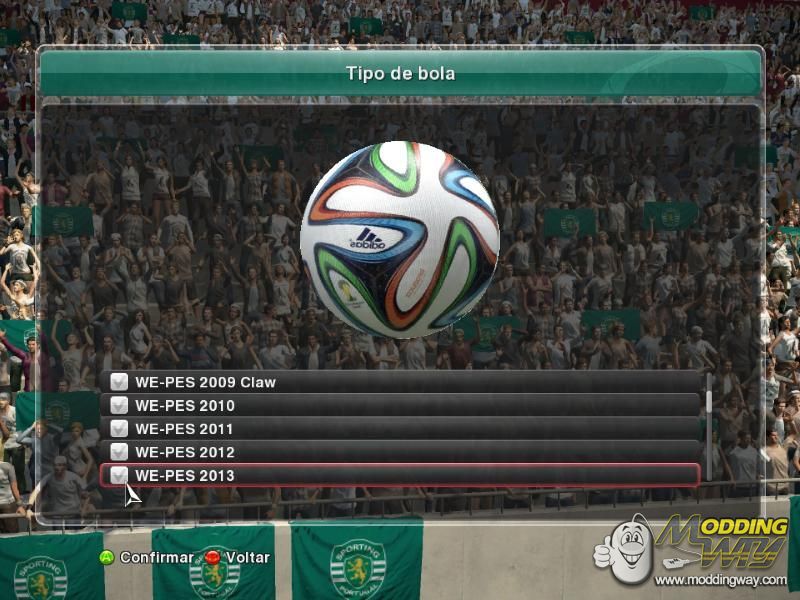Tick the checkbox beside WE-PES 2010
The width and height of the screenshot is (800, 600).
(x=119, y=405)
